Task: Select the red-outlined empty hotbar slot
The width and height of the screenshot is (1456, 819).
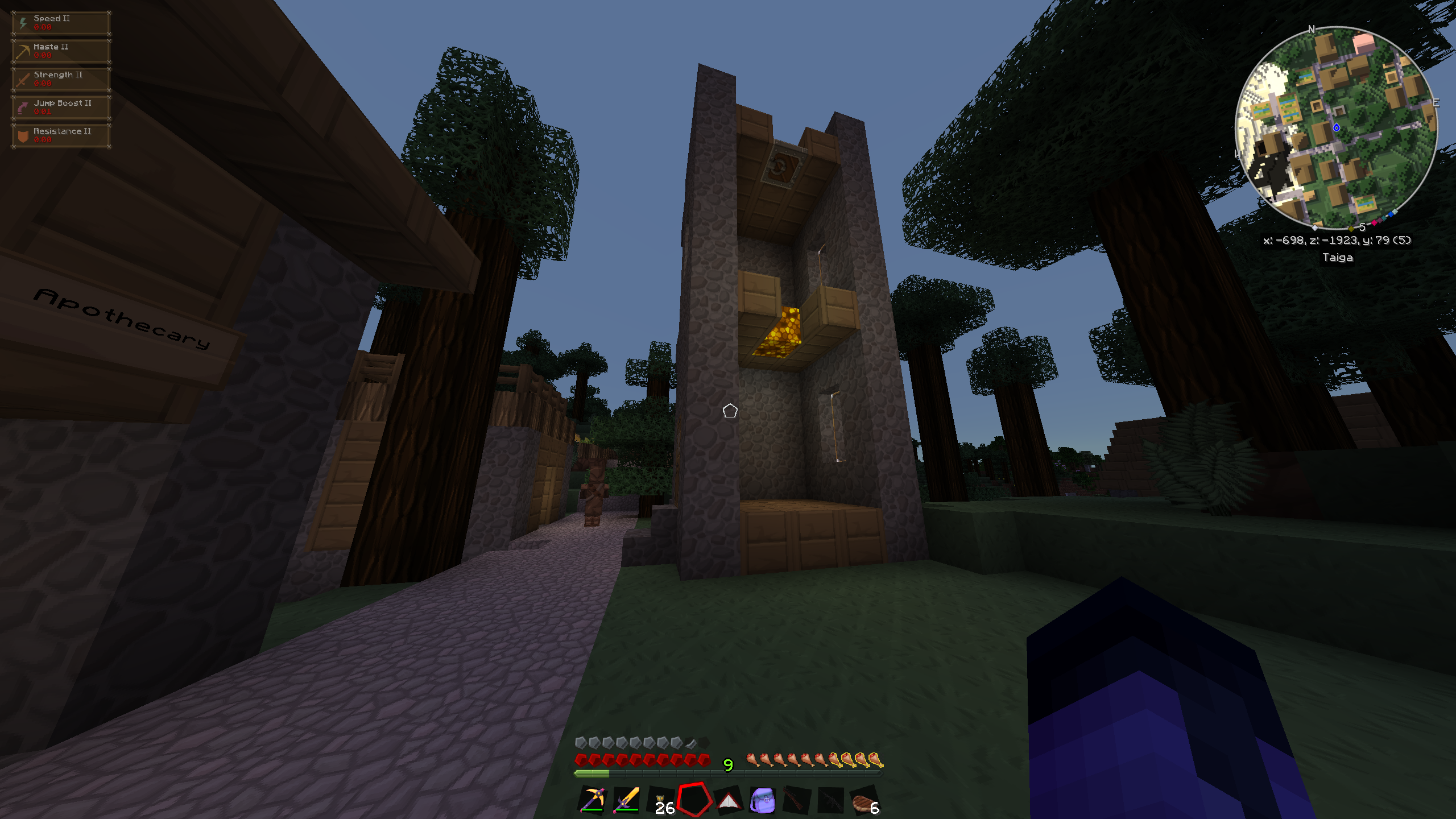Action: click(694, 800)
